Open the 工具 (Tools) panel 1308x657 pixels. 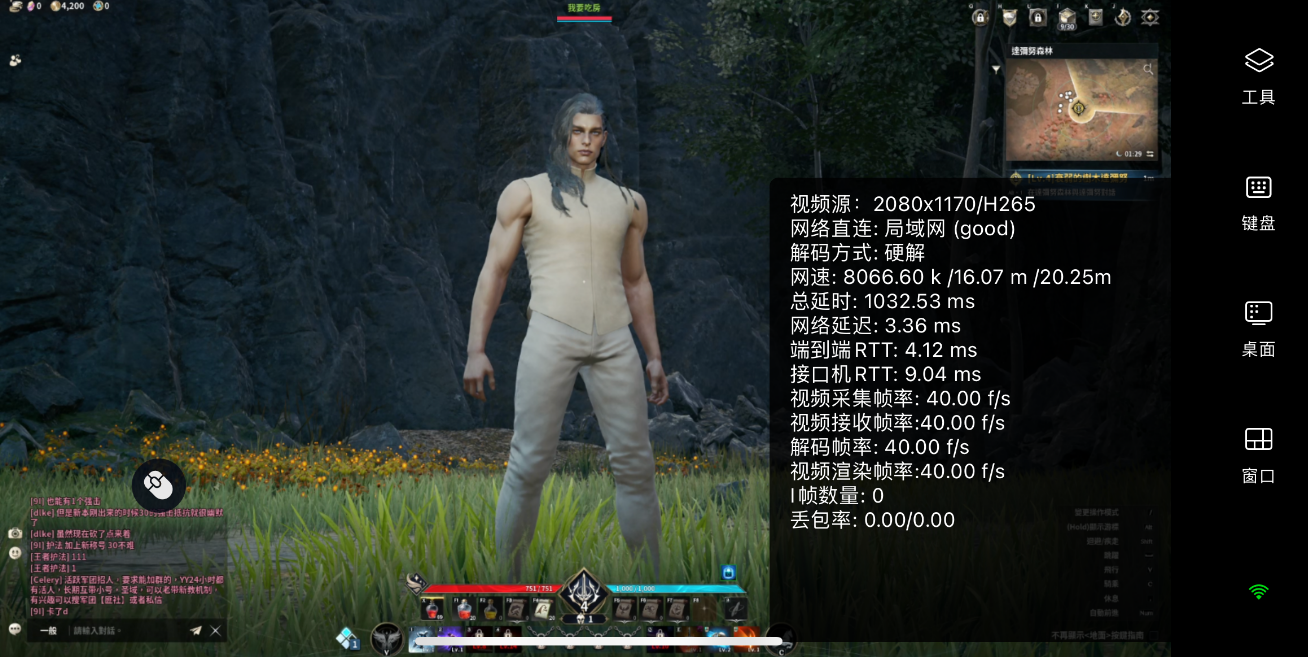[x=1258, y=75]
